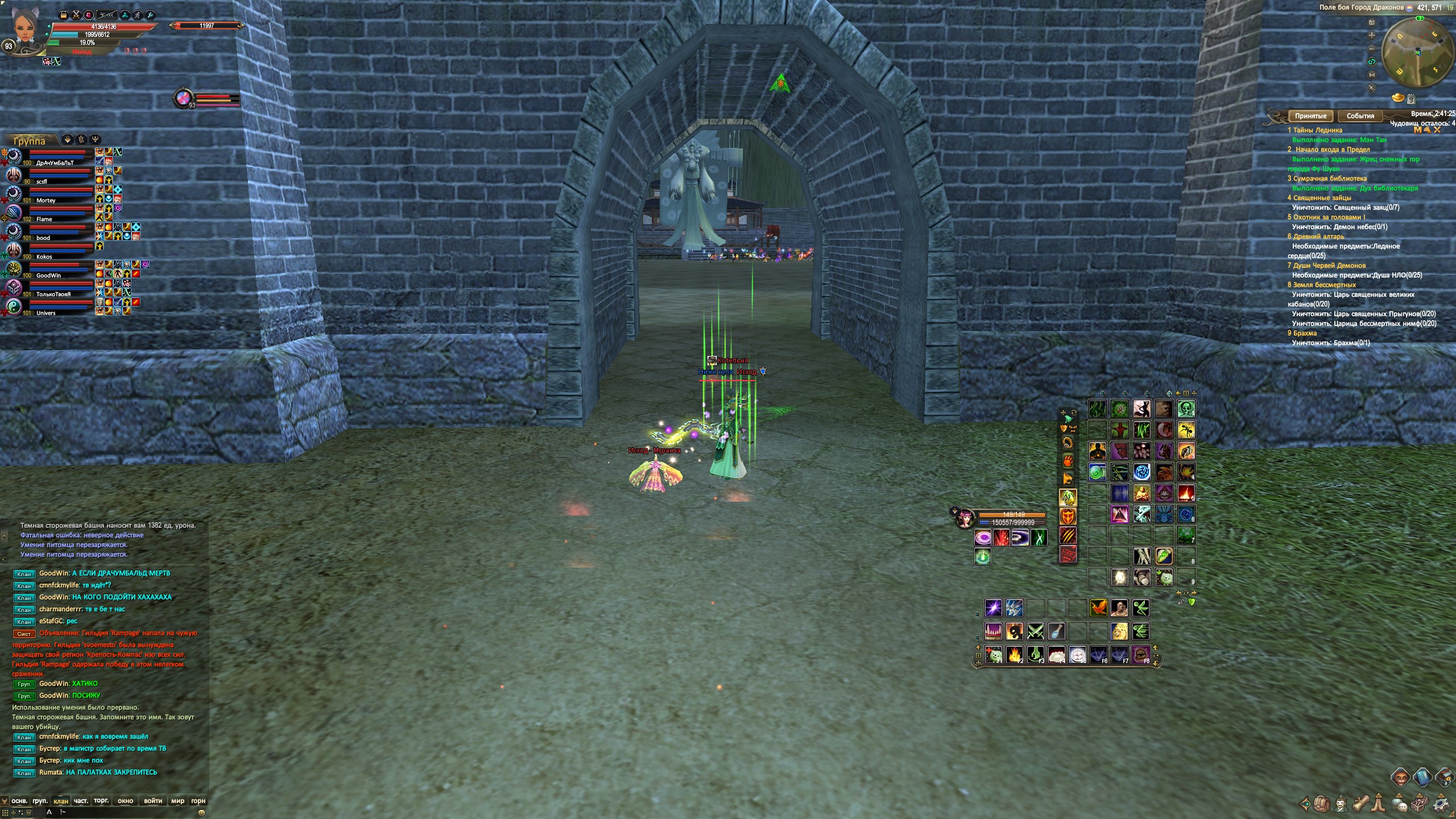
Task: Switch to the Принятые quest tab
Action: click(x=1310, y=116)
